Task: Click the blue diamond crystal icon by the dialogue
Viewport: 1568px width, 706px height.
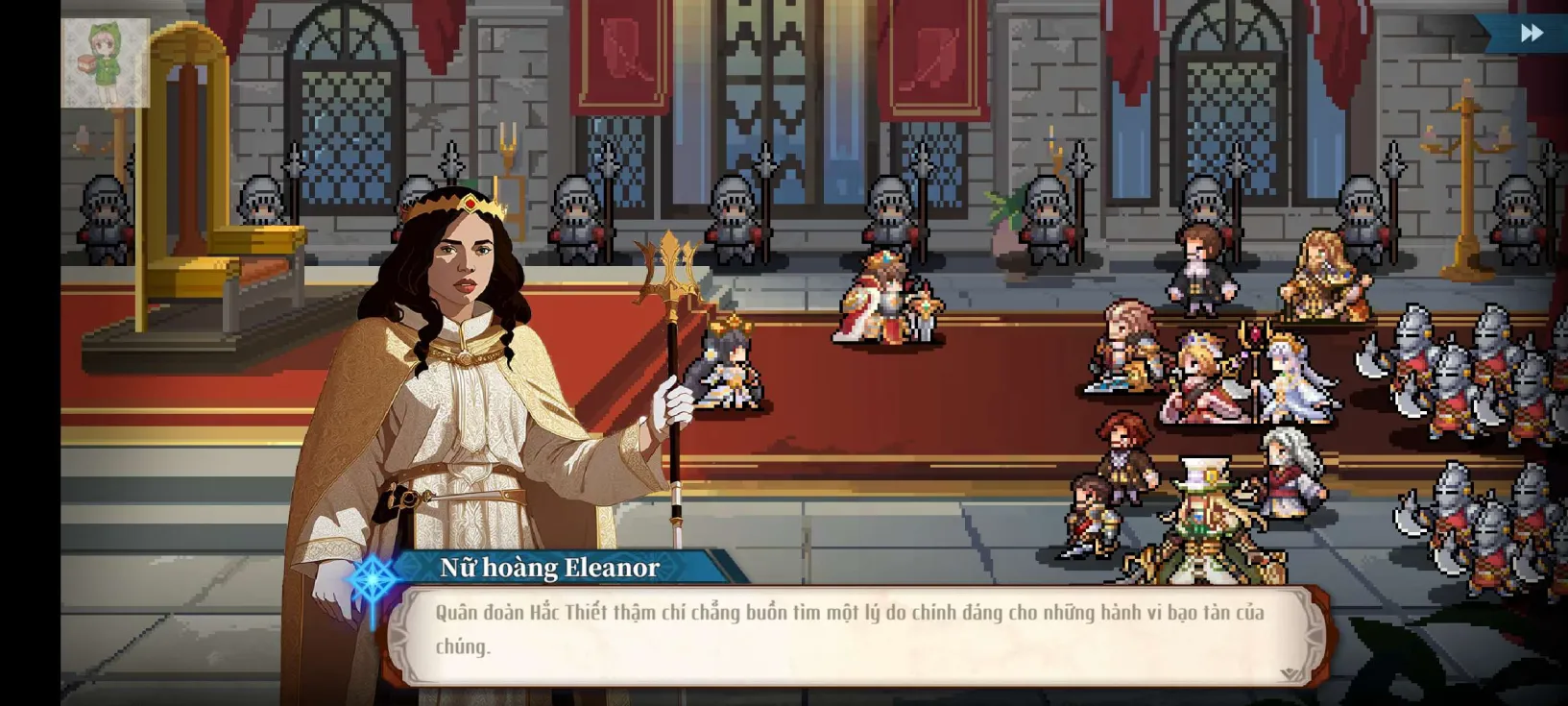Action: point(374,579)
